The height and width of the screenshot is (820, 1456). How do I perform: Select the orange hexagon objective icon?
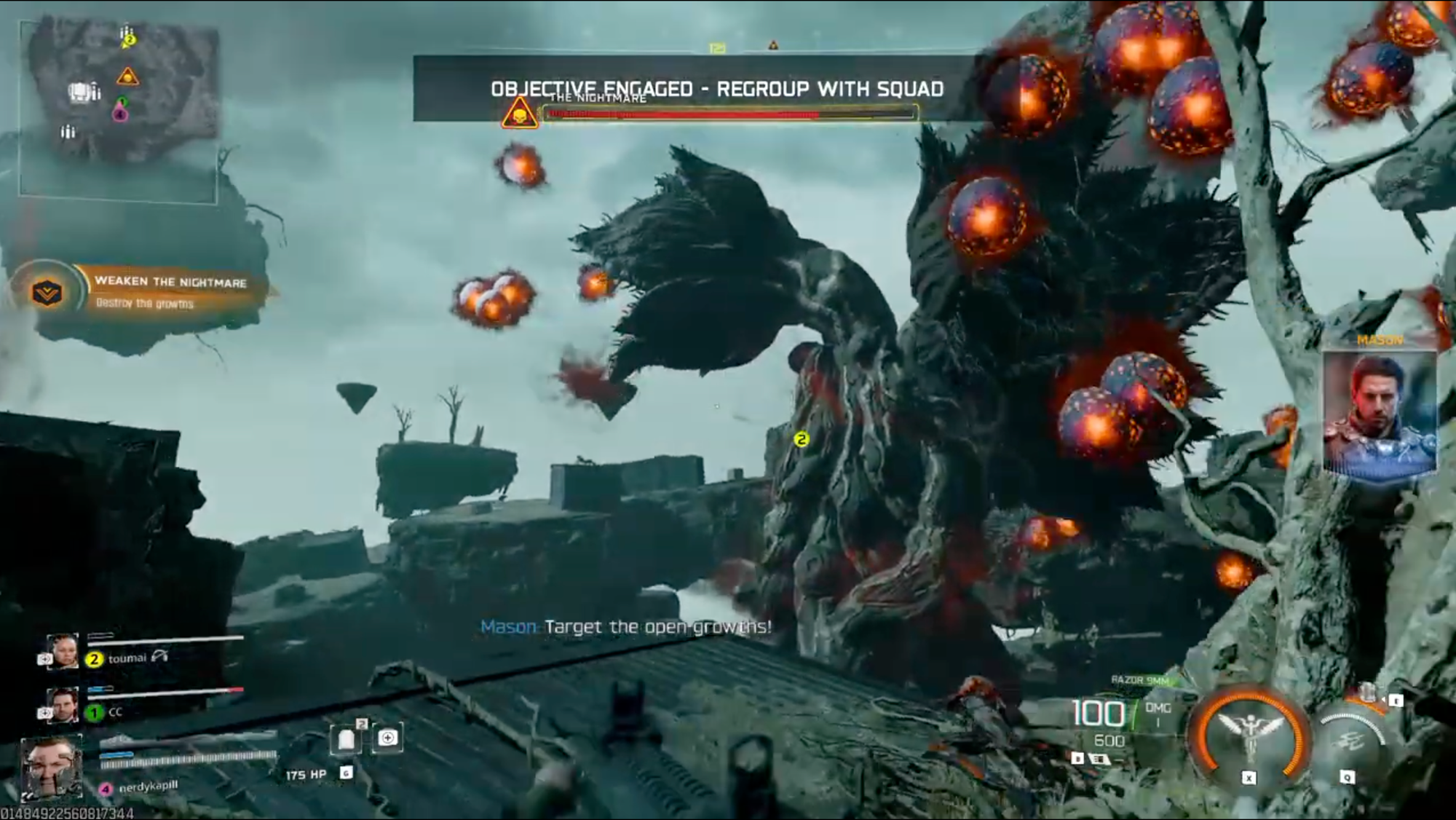coord(47,293)
